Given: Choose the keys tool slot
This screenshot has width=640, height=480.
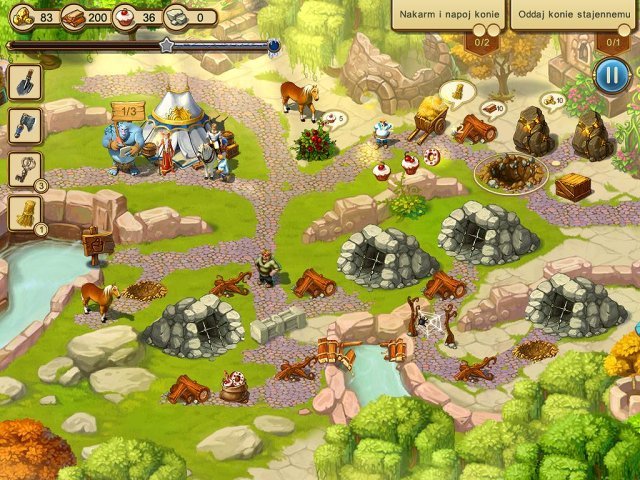Looking at the screenshot, I should point(24,168).
